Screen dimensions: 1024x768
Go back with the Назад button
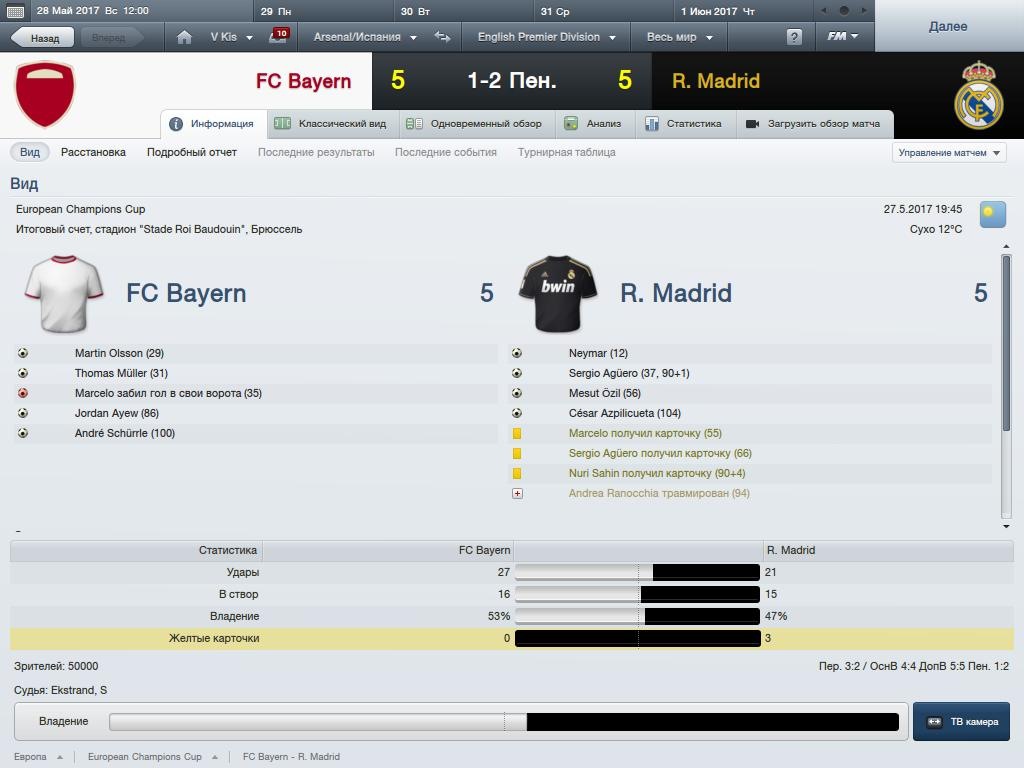(x=38, y=38)
